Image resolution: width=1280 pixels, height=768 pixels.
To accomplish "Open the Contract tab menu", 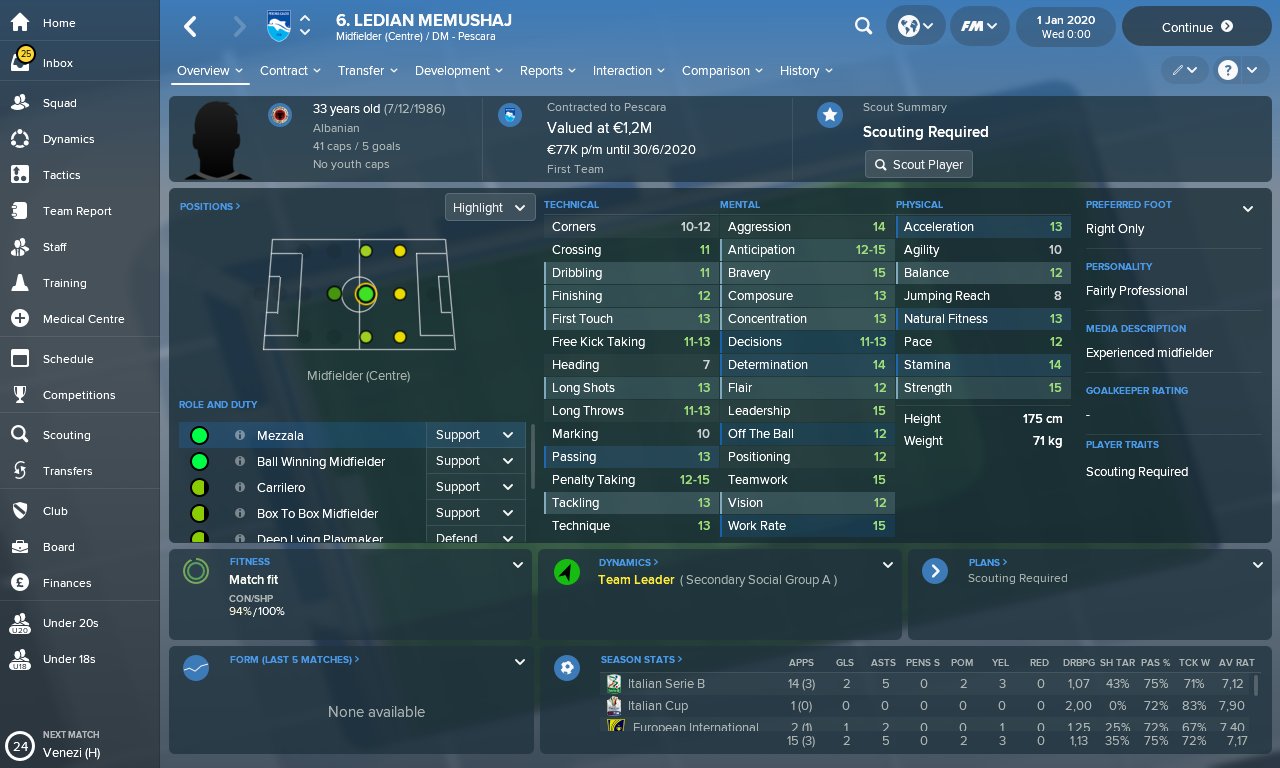I will 289,71.
